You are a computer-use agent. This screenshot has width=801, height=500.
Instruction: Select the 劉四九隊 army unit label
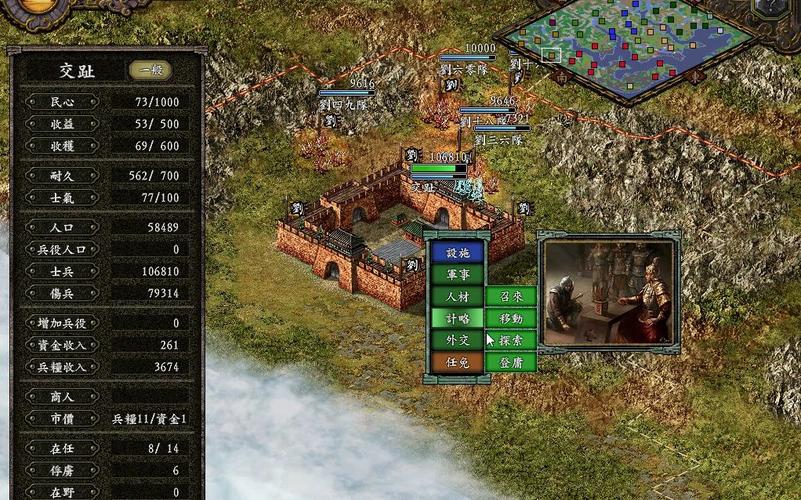[344, 102]
